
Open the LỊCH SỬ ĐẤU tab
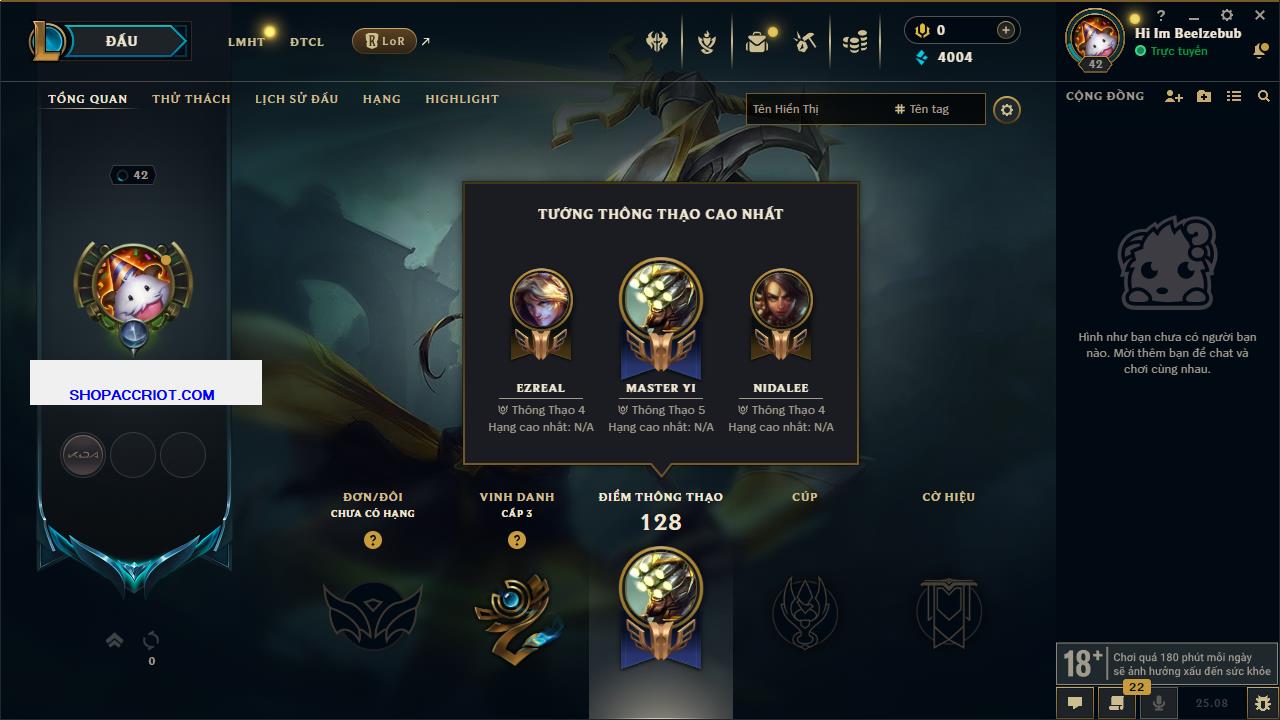[296, 99]
